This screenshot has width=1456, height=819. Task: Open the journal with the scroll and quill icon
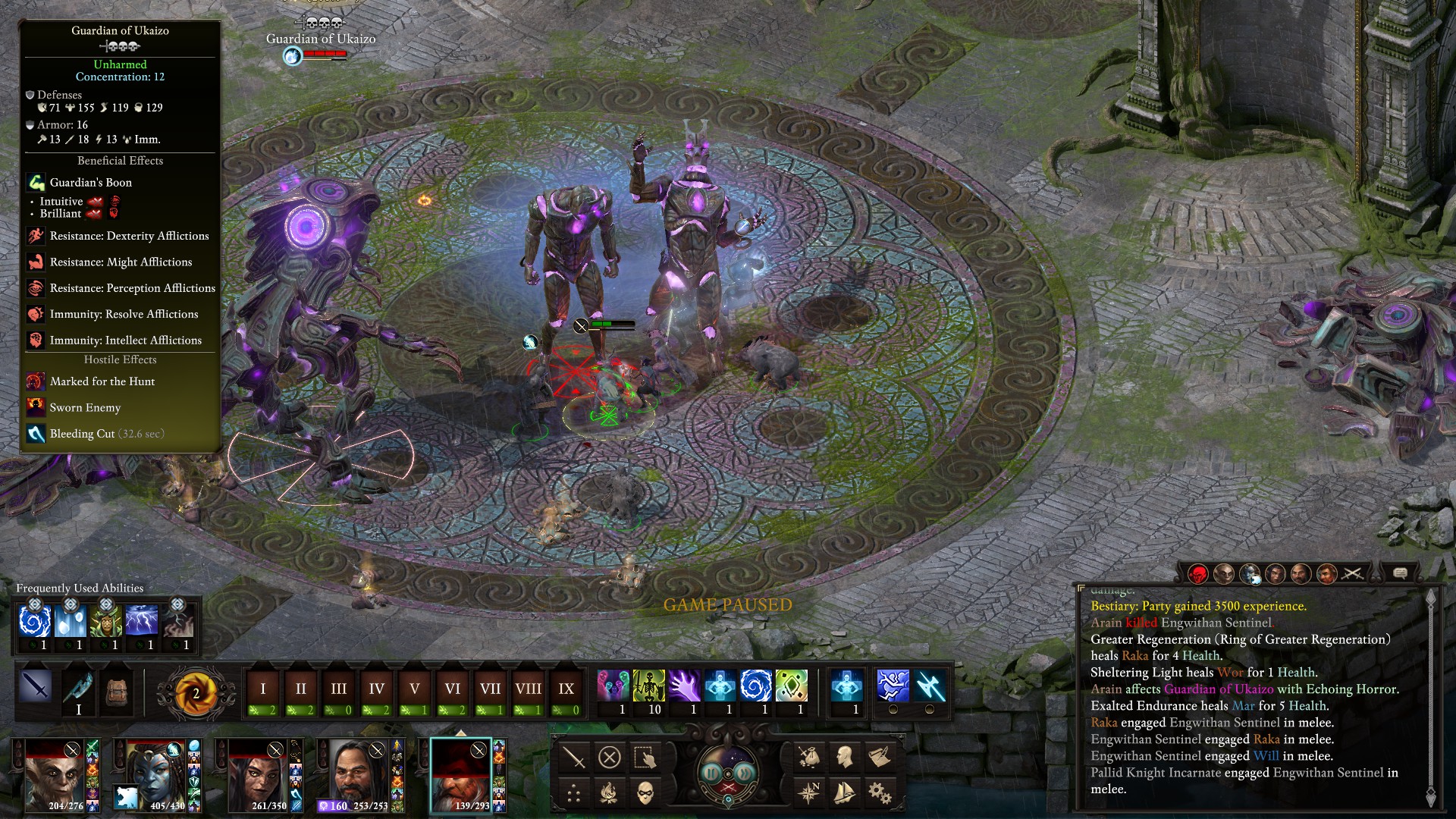[x=880, y=757]
